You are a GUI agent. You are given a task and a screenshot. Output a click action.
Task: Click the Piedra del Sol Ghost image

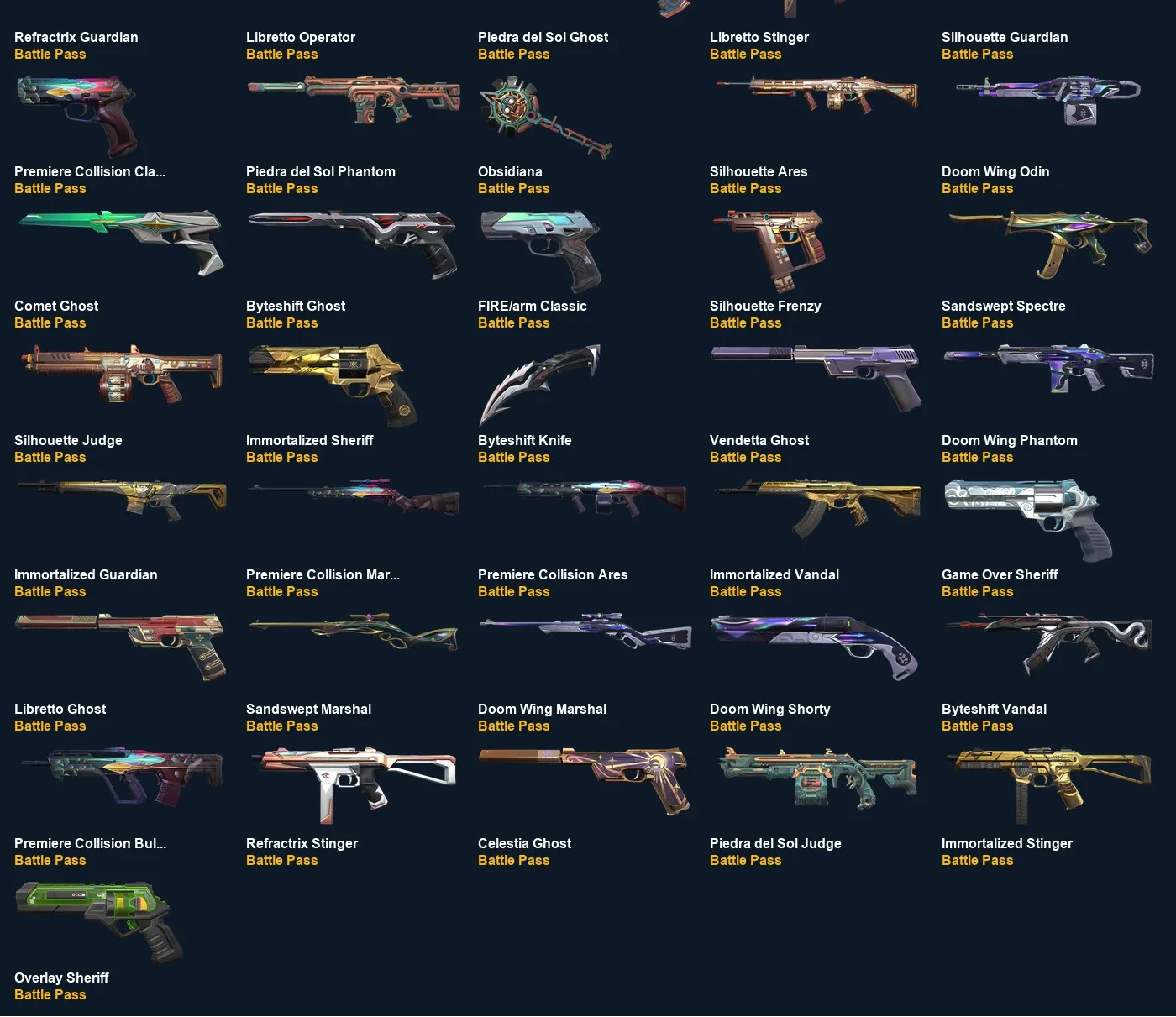coord(544,116)
